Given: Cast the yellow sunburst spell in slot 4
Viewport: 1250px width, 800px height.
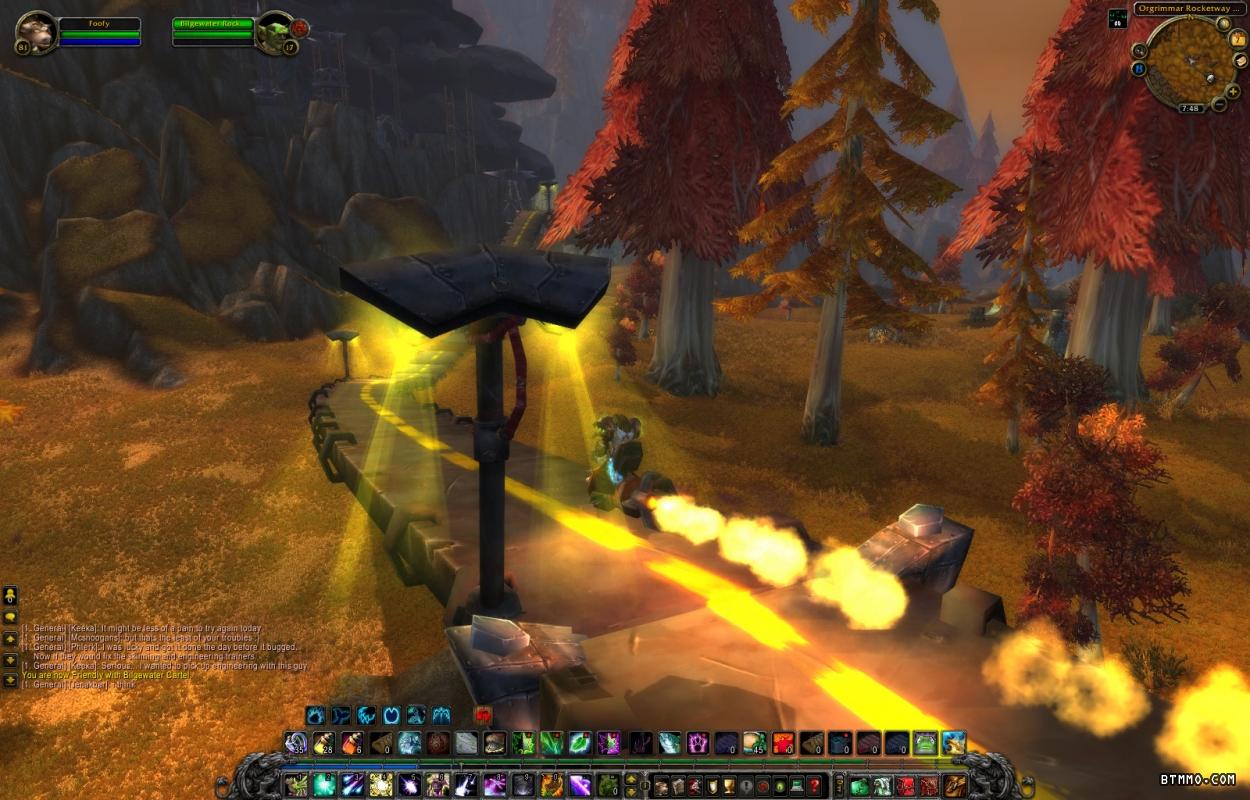Looking at the screenshot, I should [x=381, y=785].
